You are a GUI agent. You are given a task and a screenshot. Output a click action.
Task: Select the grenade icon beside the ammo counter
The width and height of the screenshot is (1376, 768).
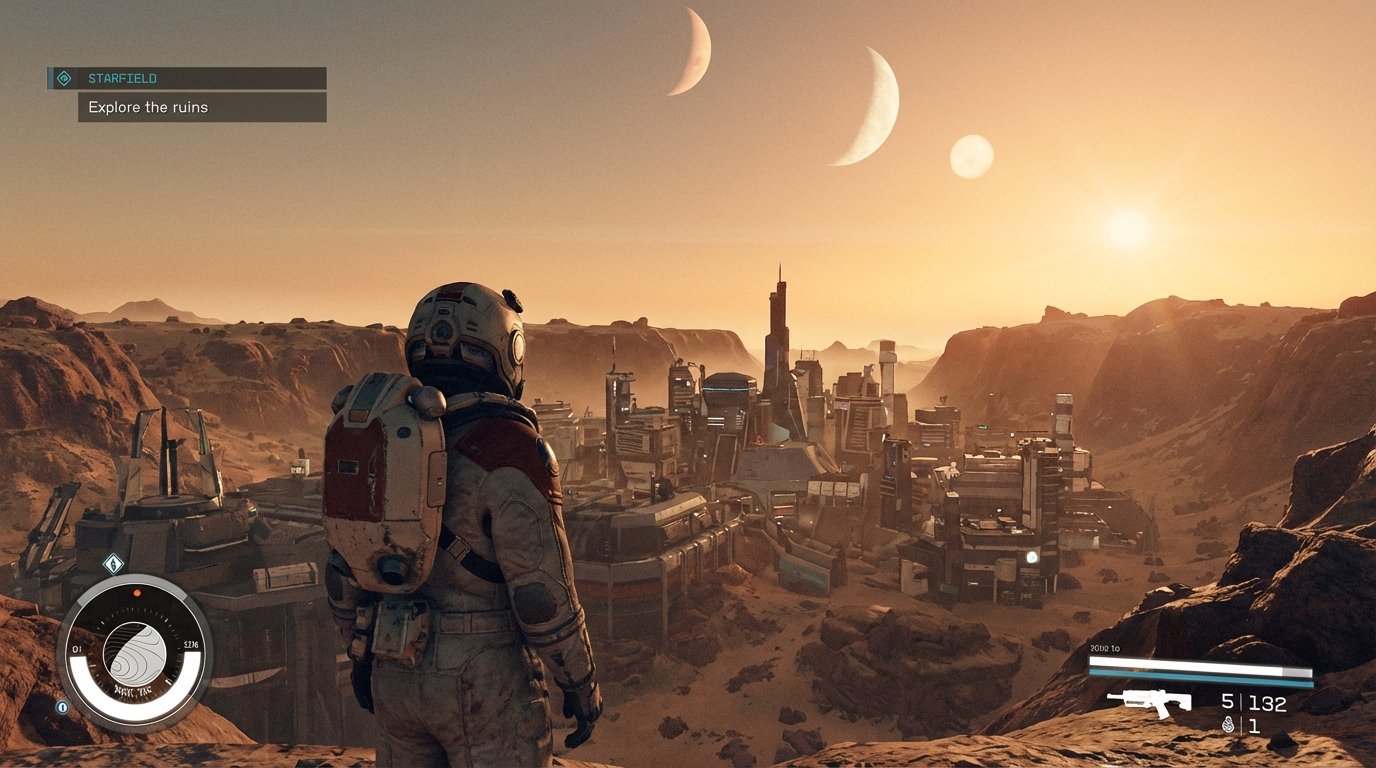tap(1228, 725)
